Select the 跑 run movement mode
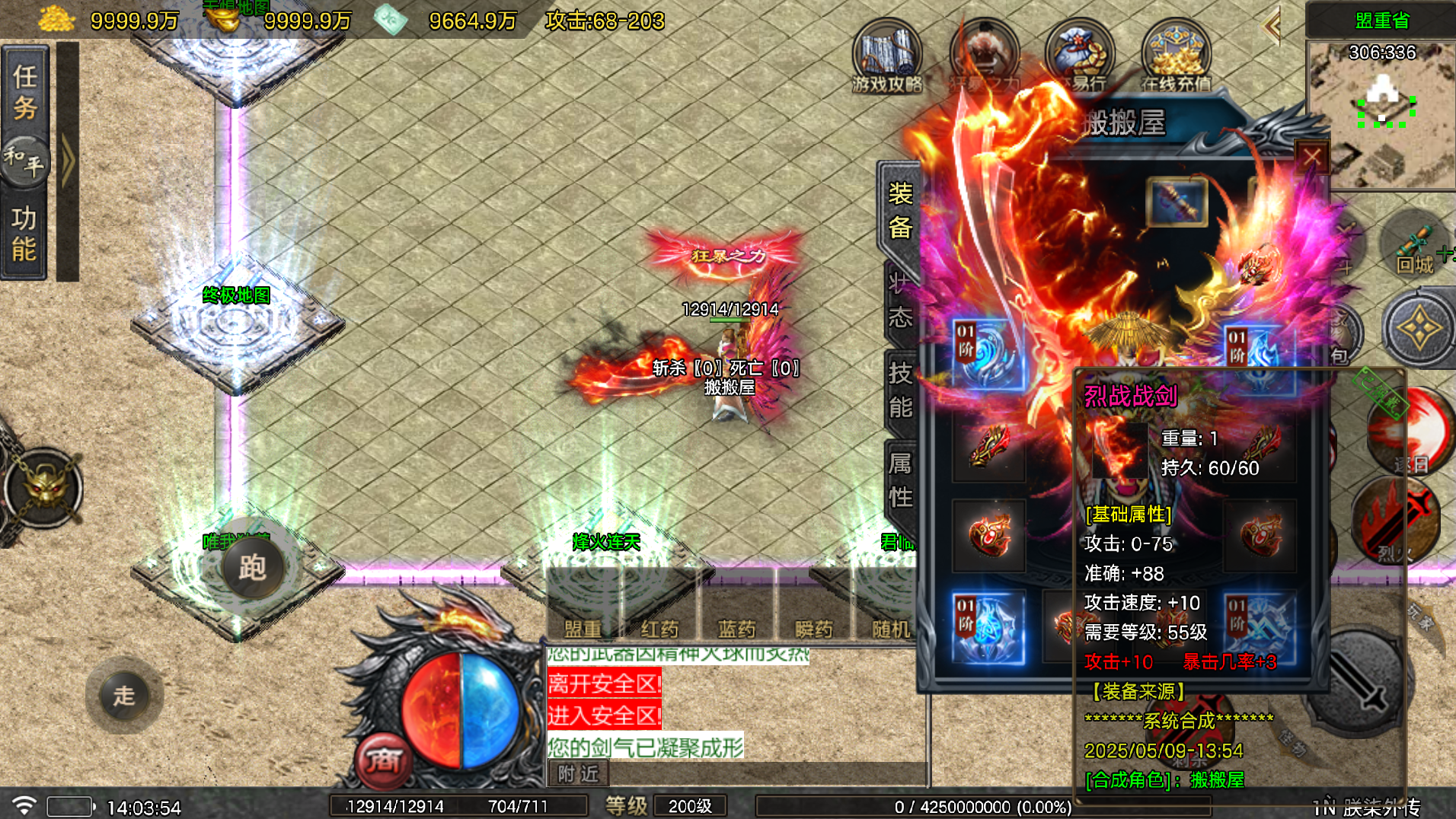 tap(252, 568)
